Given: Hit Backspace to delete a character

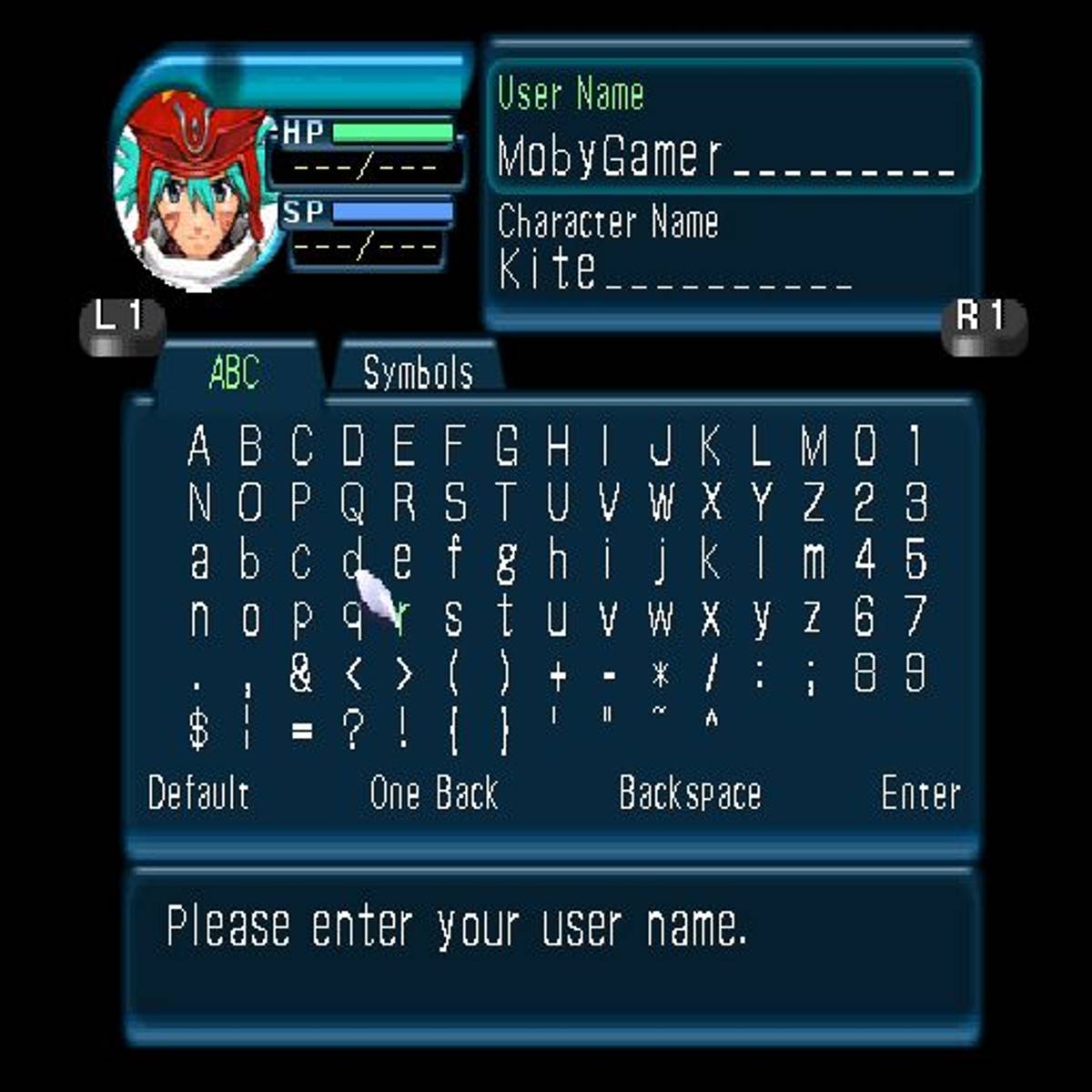Looking at the screenshot, I should (689, 794).
